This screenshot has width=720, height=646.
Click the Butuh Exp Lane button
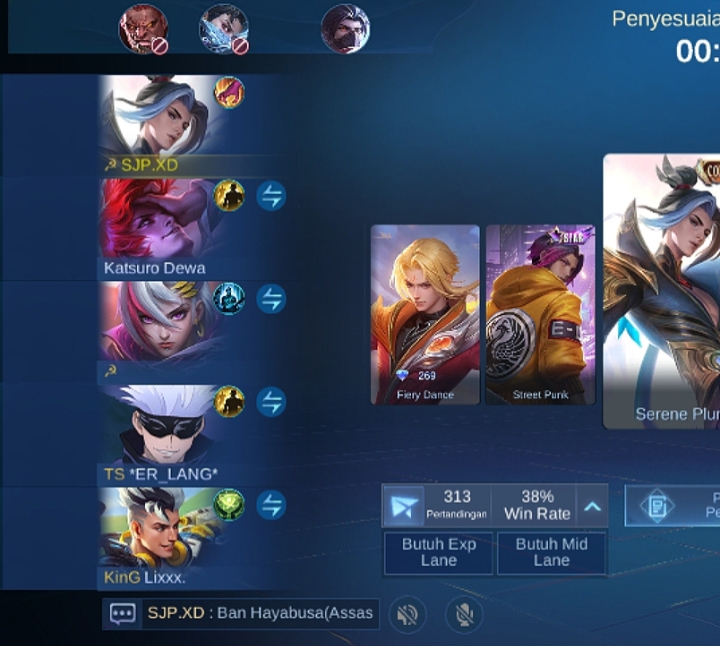click(x=438, y=552)
